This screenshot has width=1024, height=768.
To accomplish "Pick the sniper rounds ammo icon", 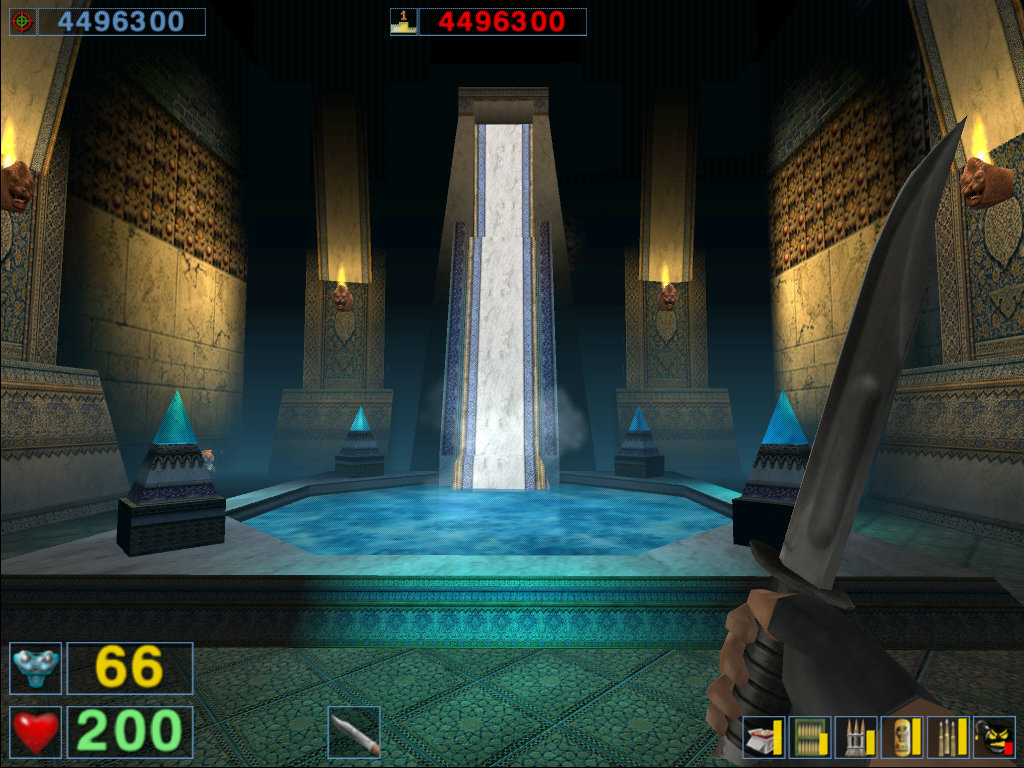I will [949, 738].
